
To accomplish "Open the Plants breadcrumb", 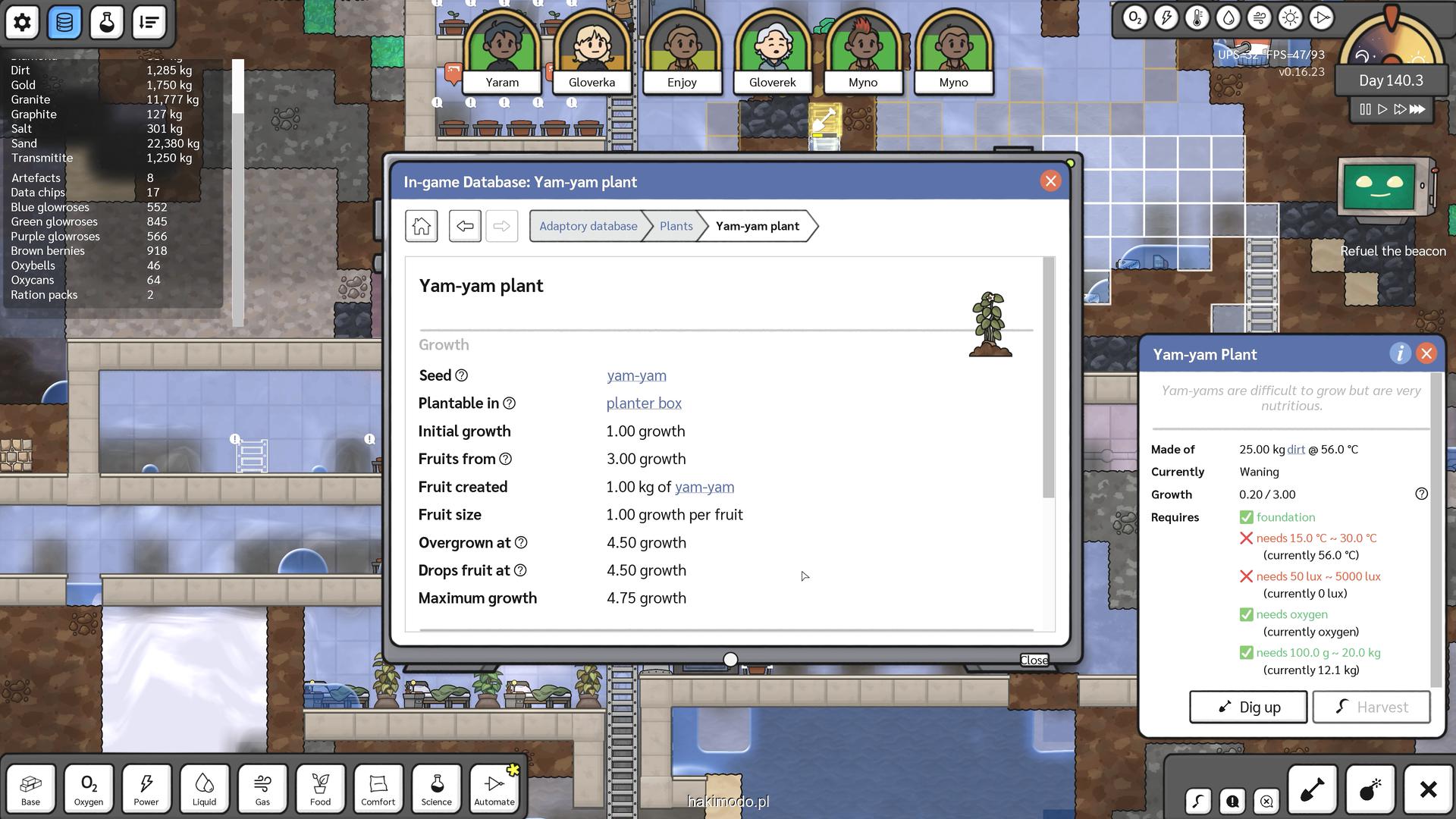I will point(676,226).
